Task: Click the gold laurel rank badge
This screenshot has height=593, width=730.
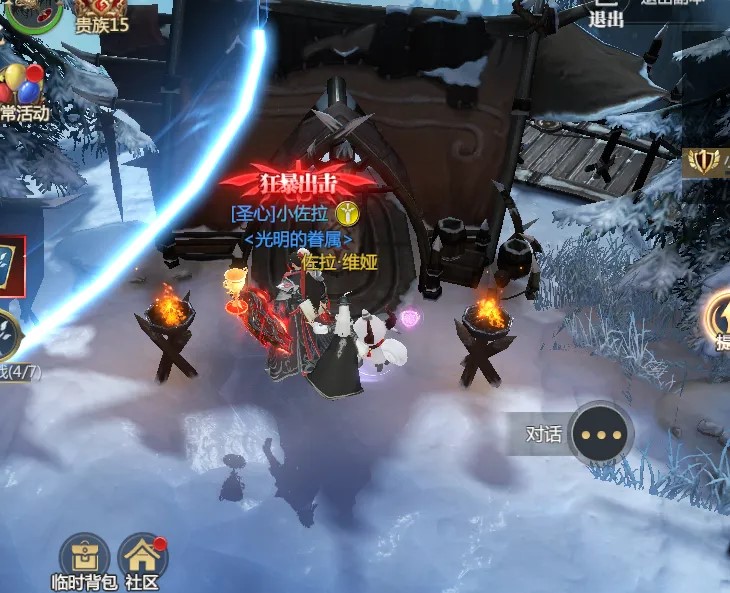Action: coord(708,162)
